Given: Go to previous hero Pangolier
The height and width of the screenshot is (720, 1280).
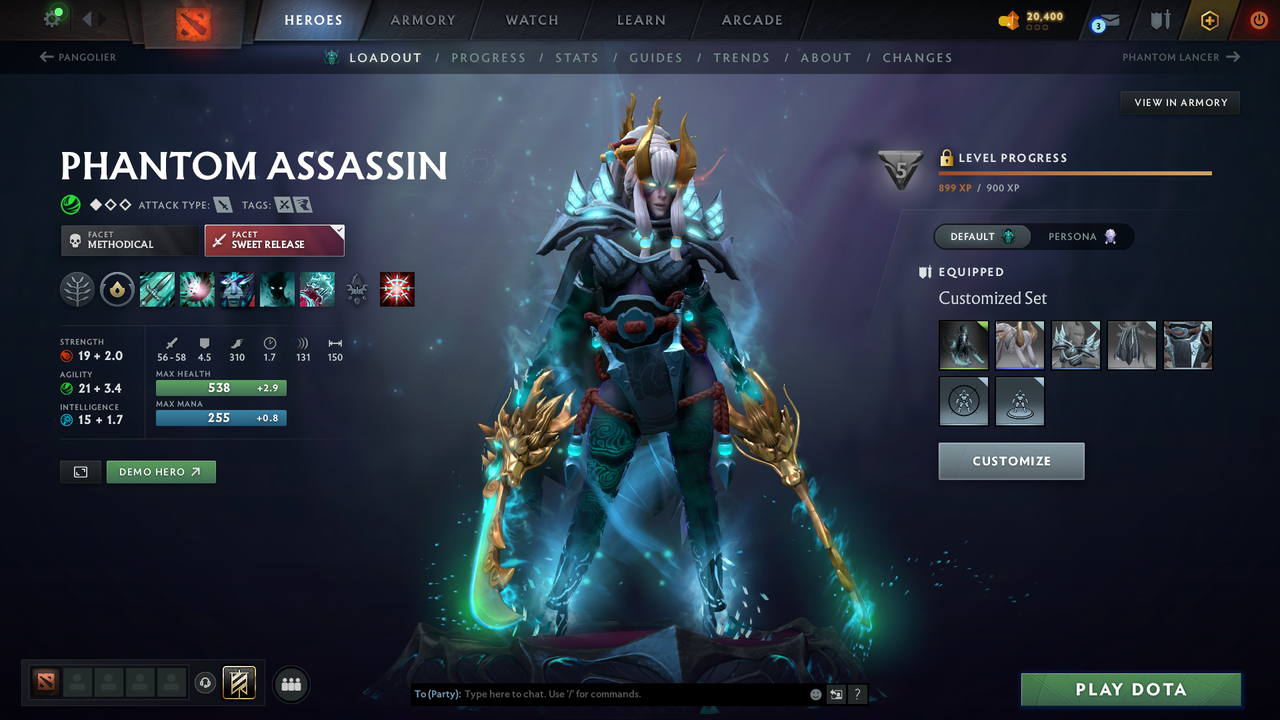Looking at the screenshot, I should 78,57.
